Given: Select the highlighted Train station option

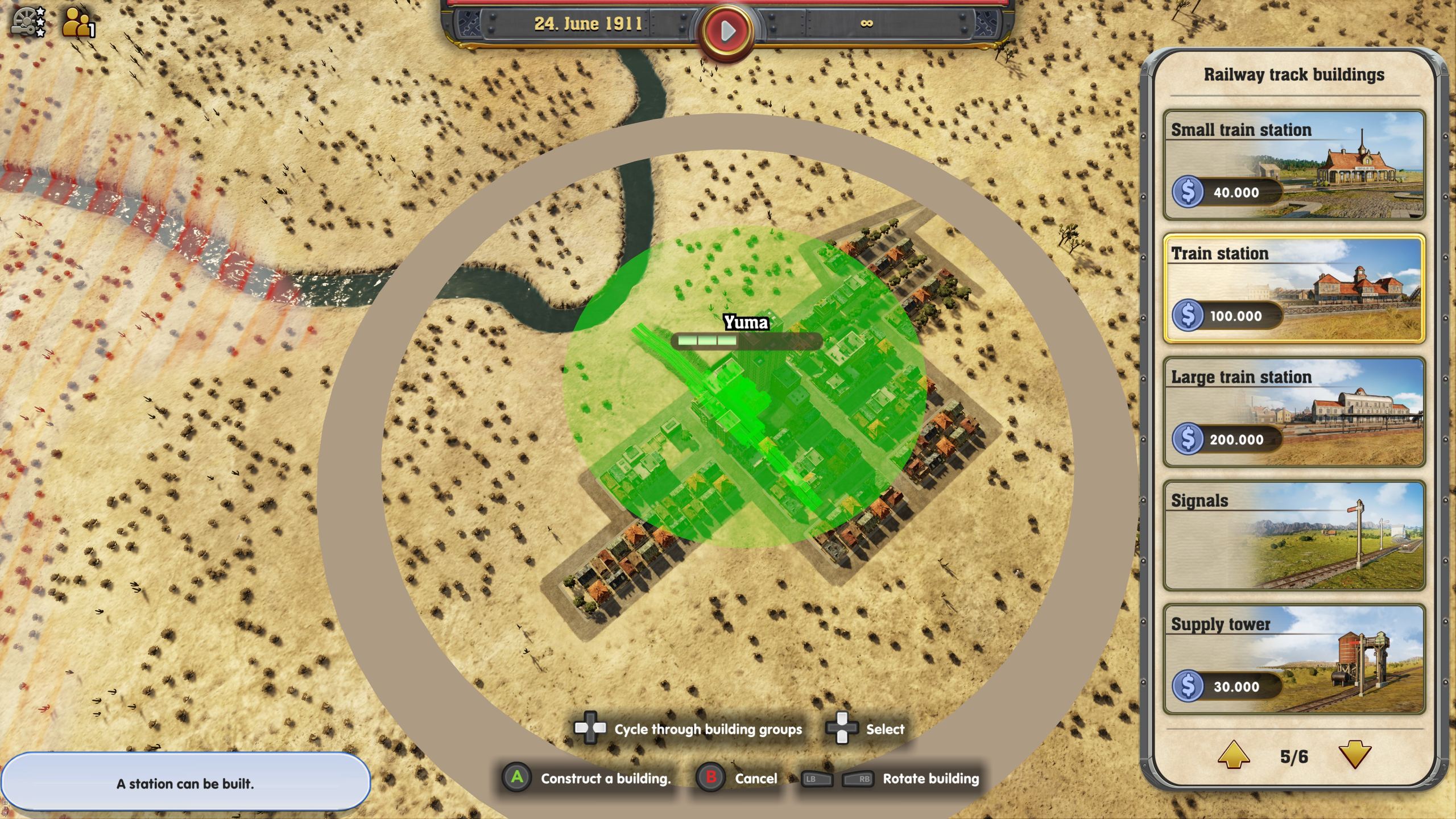Looking at the screenshot, I should (1297, 290).
